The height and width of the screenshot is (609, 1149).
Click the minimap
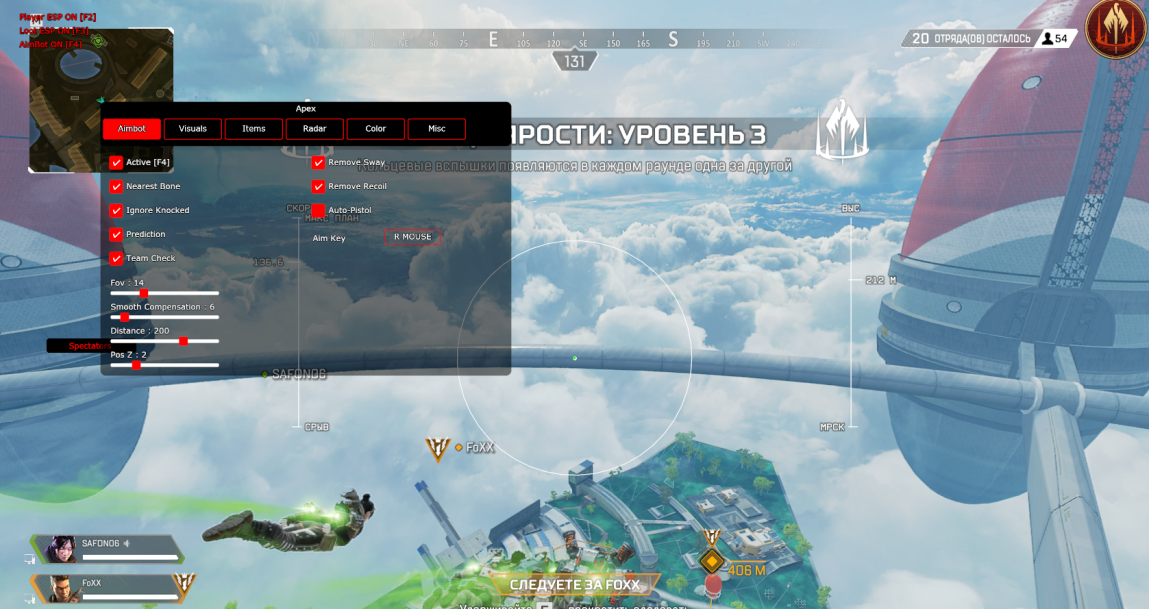tap(101, 100)
